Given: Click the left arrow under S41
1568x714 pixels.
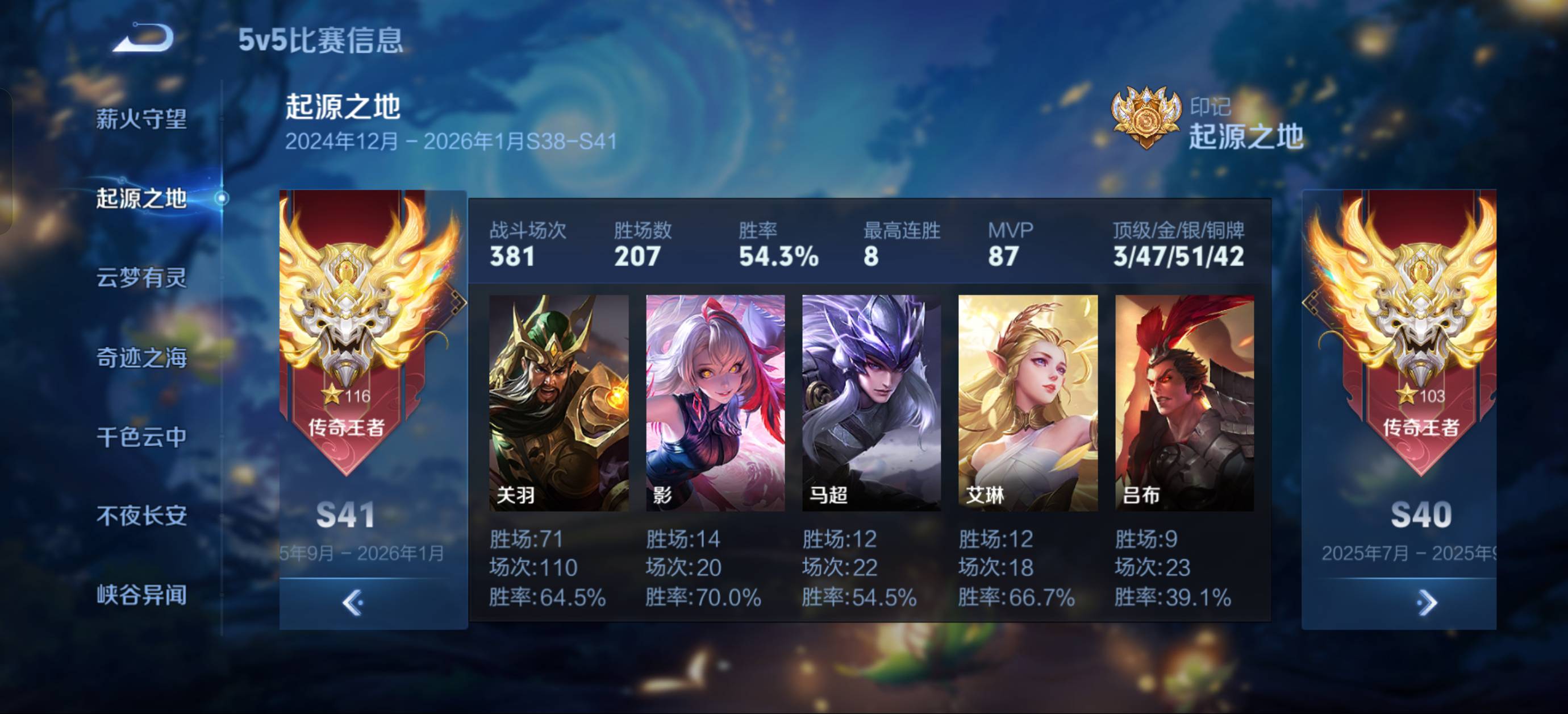Looking at the screenshot, I should 352,603.
